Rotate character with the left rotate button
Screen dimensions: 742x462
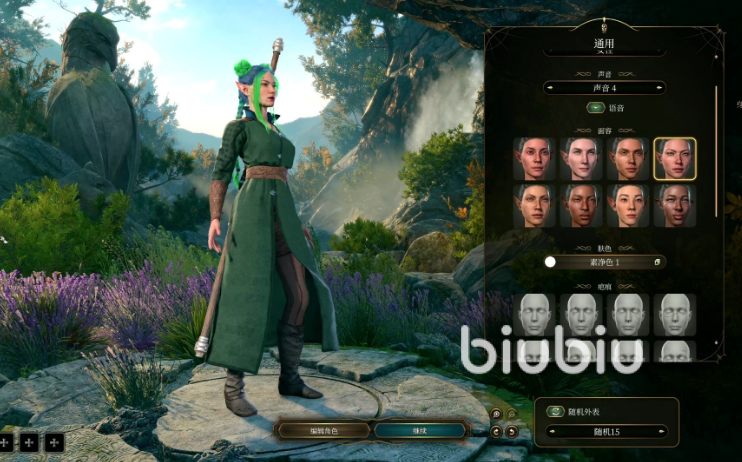tap(497, 431)
